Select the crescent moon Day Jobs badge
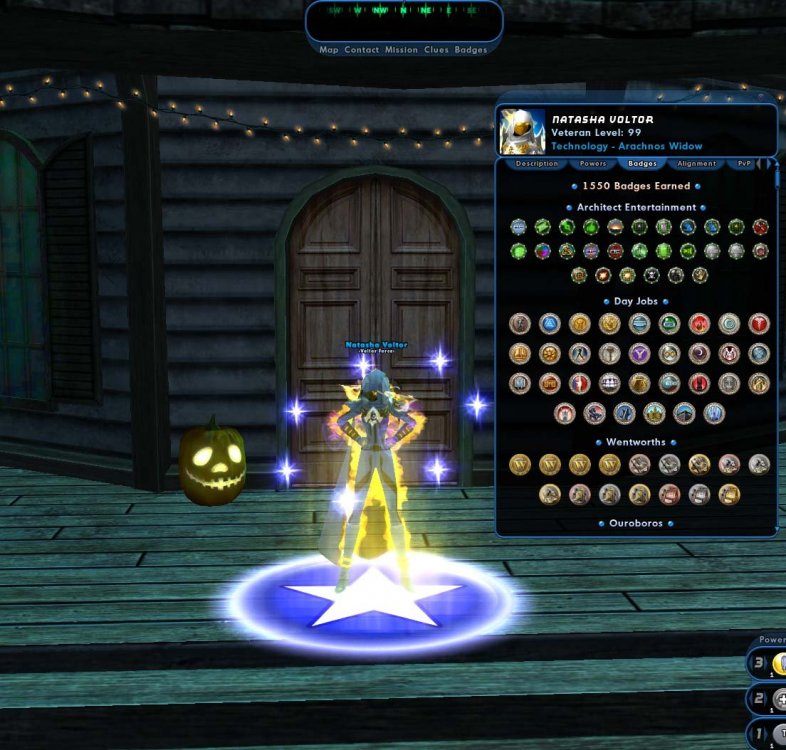Screen dimensions: 786x750 [699, 353]
